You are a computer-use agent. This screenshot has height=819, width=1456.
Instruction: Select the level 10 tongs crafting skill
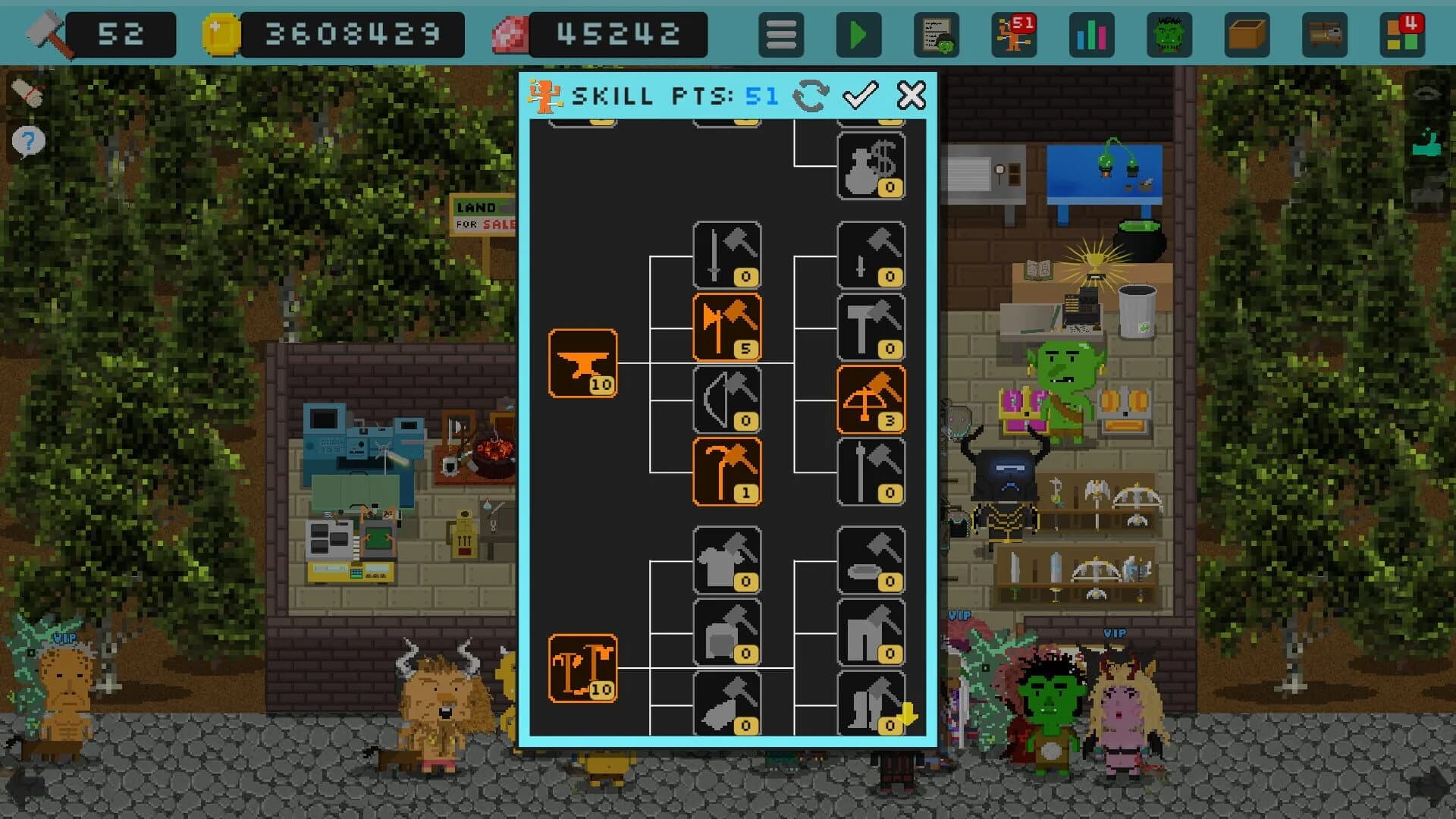pyautogui.click(x=582, y=667)
